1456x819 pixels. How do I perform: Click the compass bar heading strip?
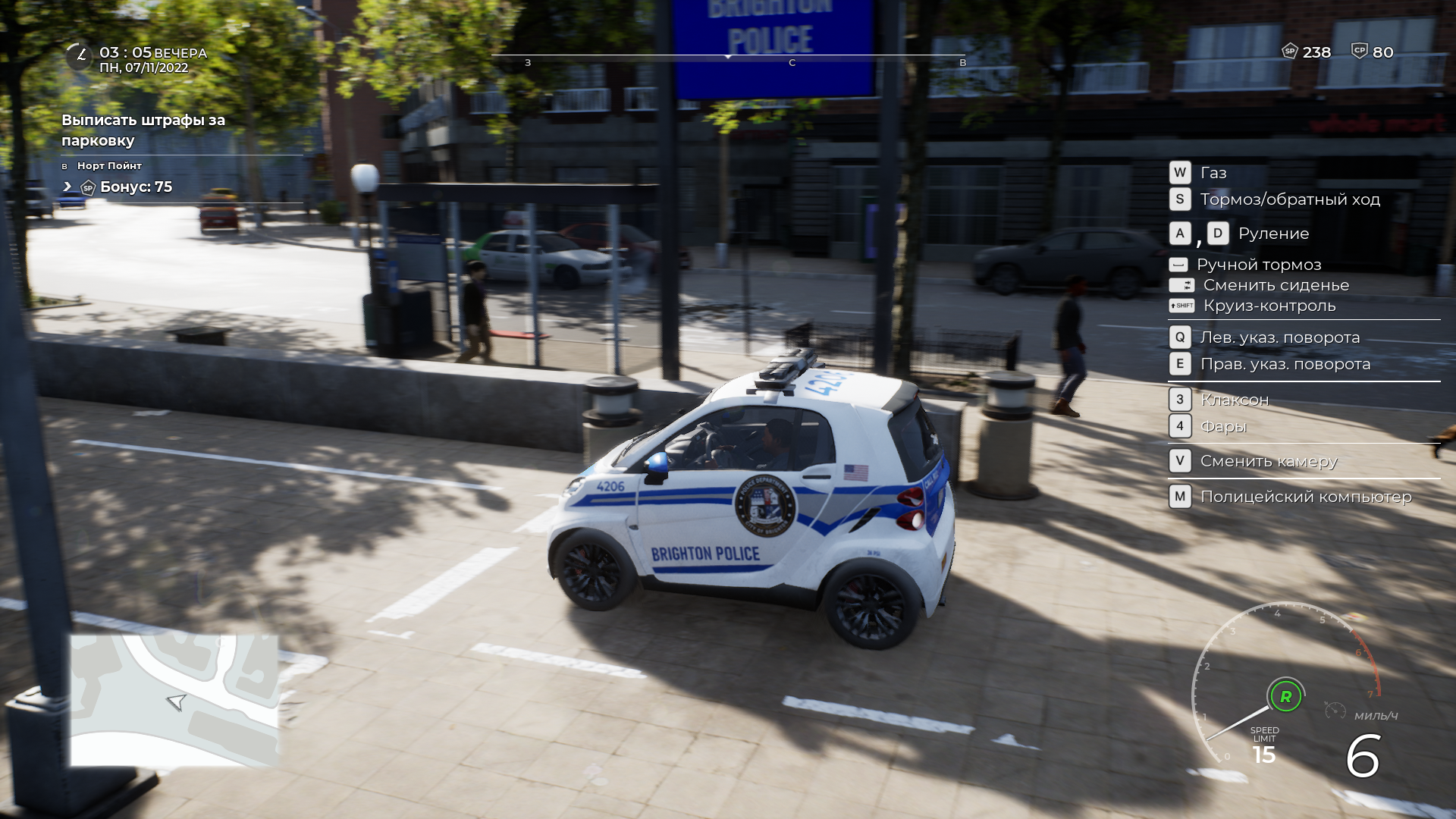[728, 57]
